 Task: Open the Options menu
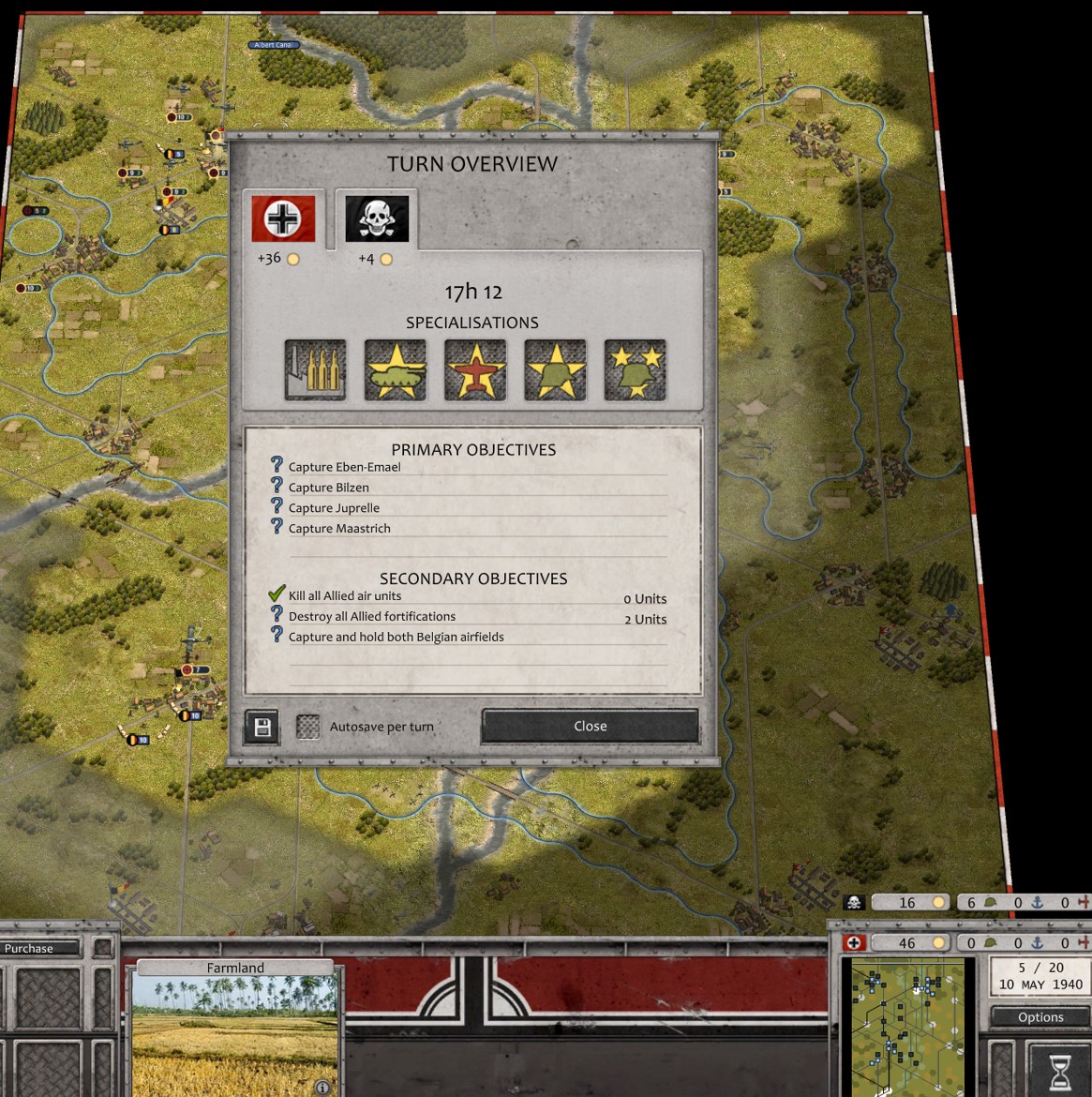point(1040,1017)
